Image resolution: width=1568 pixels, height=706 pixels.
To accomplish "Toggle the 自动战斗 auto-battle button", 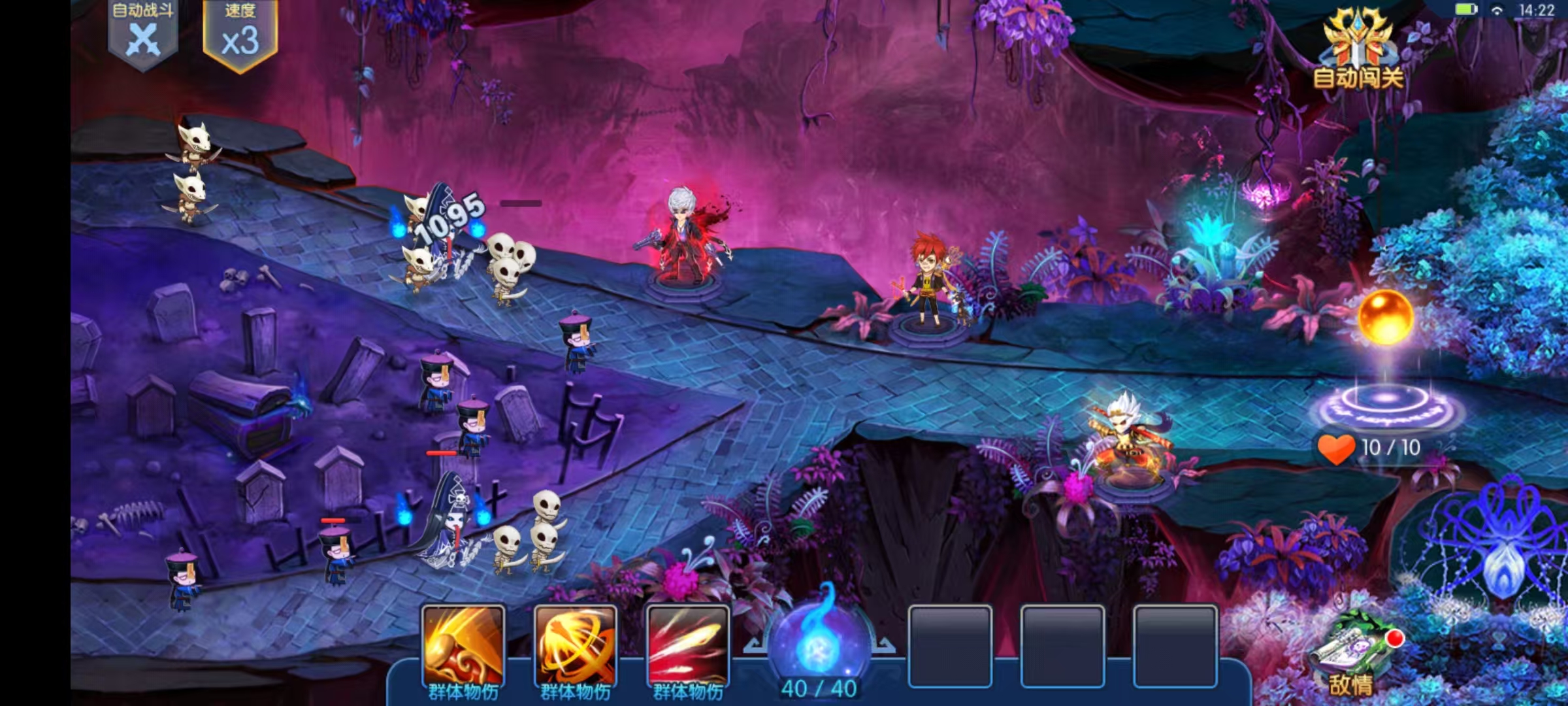I will tap(142, 34).
